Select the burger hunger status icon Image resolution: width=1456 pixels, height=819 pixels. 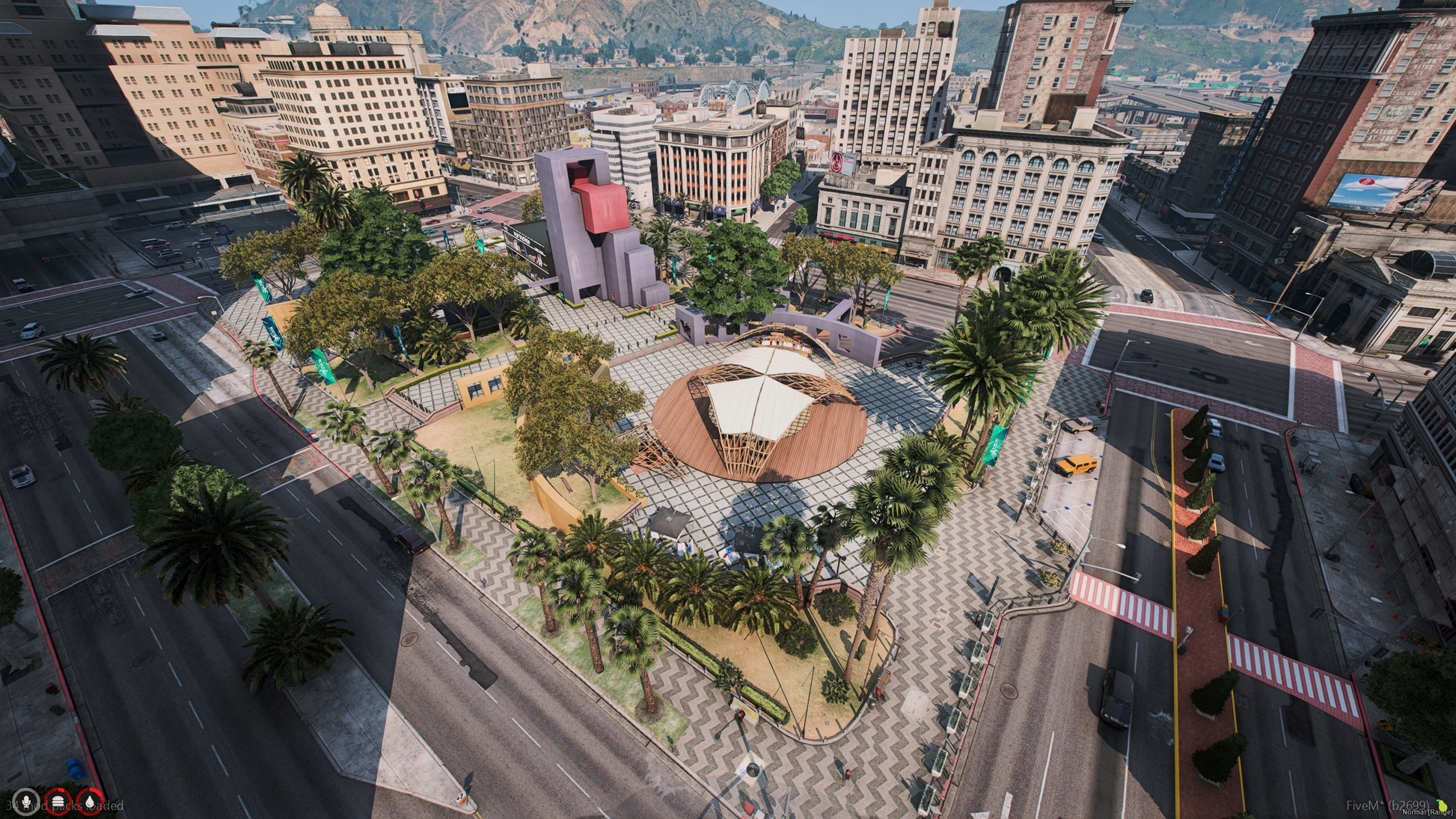(x=58, y=802)
